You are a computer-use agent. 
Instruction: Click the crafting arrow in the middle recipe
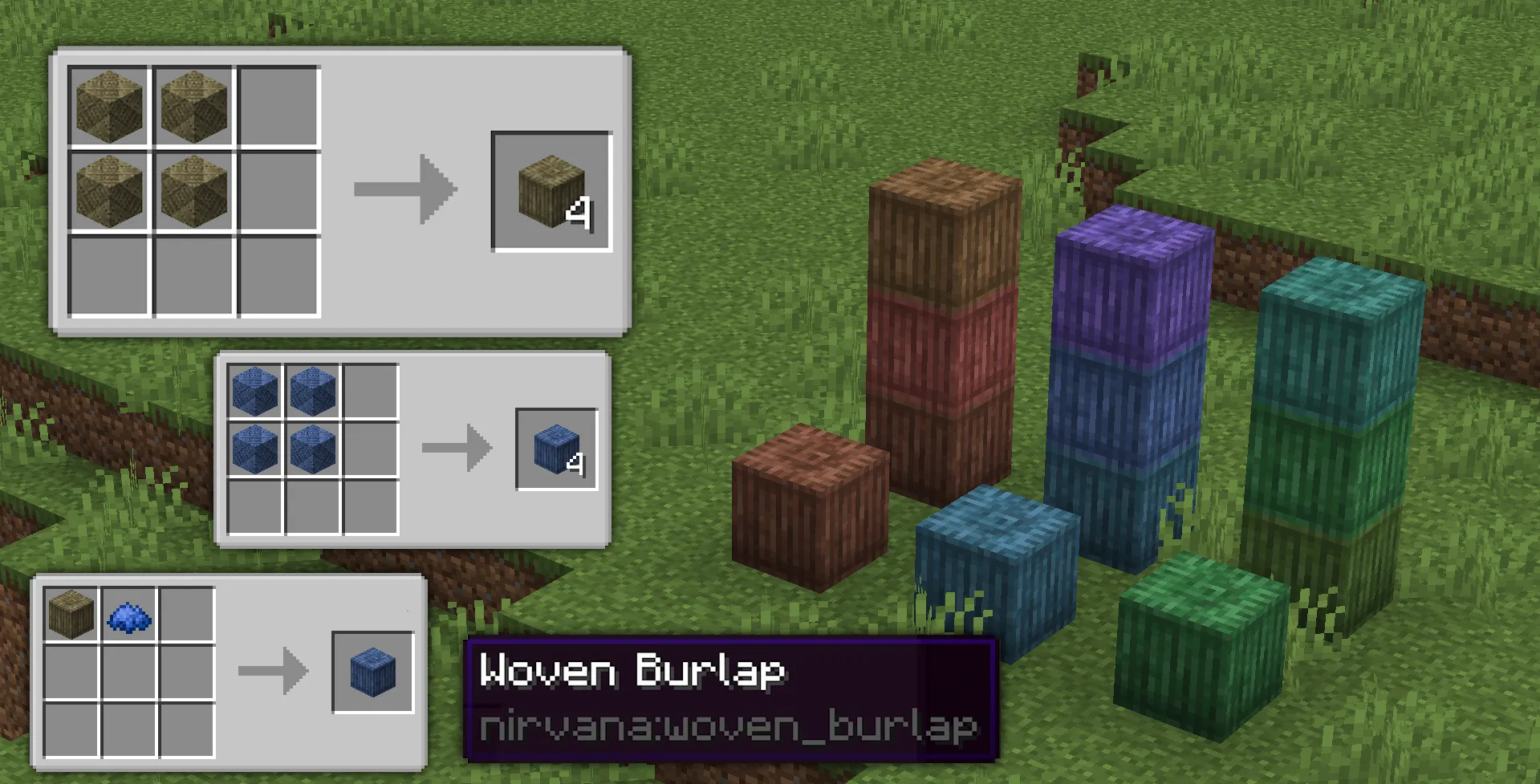point(457,447)
